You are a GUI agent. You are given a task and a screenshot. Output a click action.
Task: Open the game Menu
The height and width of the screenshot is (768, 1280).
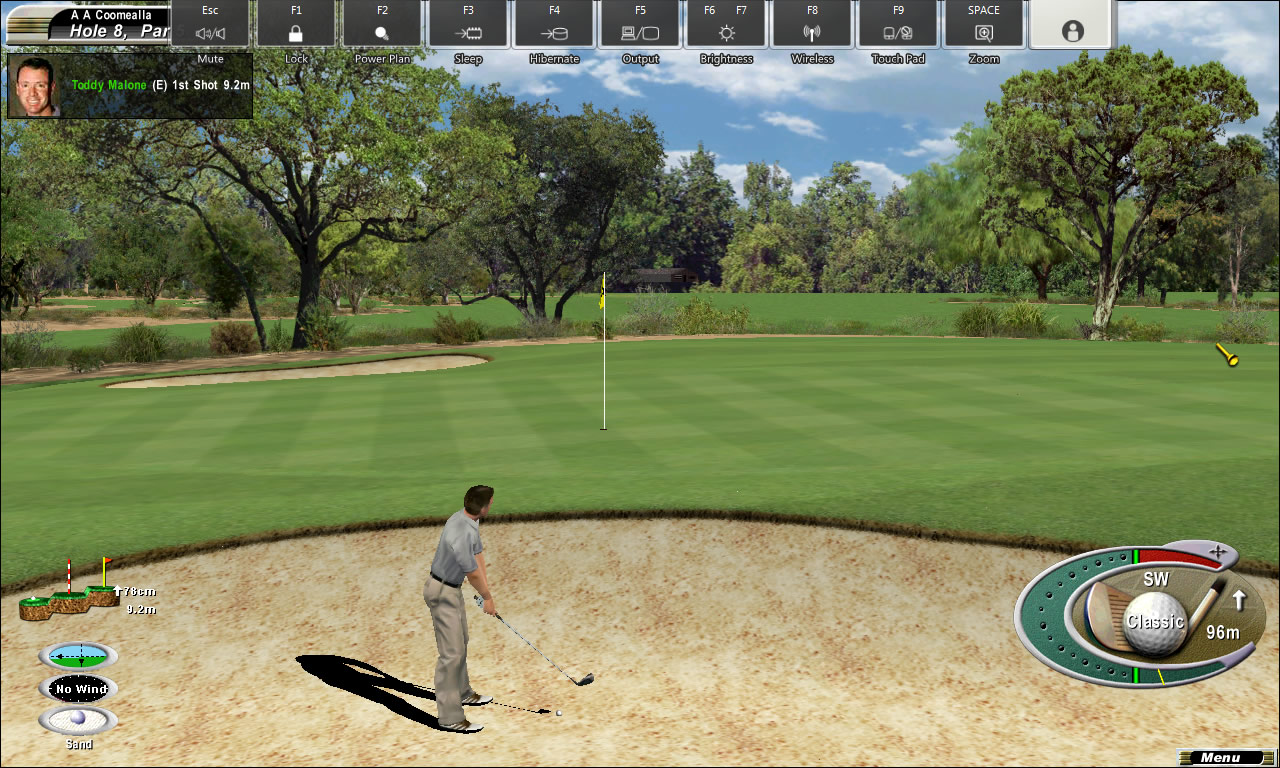[1221, 758]
